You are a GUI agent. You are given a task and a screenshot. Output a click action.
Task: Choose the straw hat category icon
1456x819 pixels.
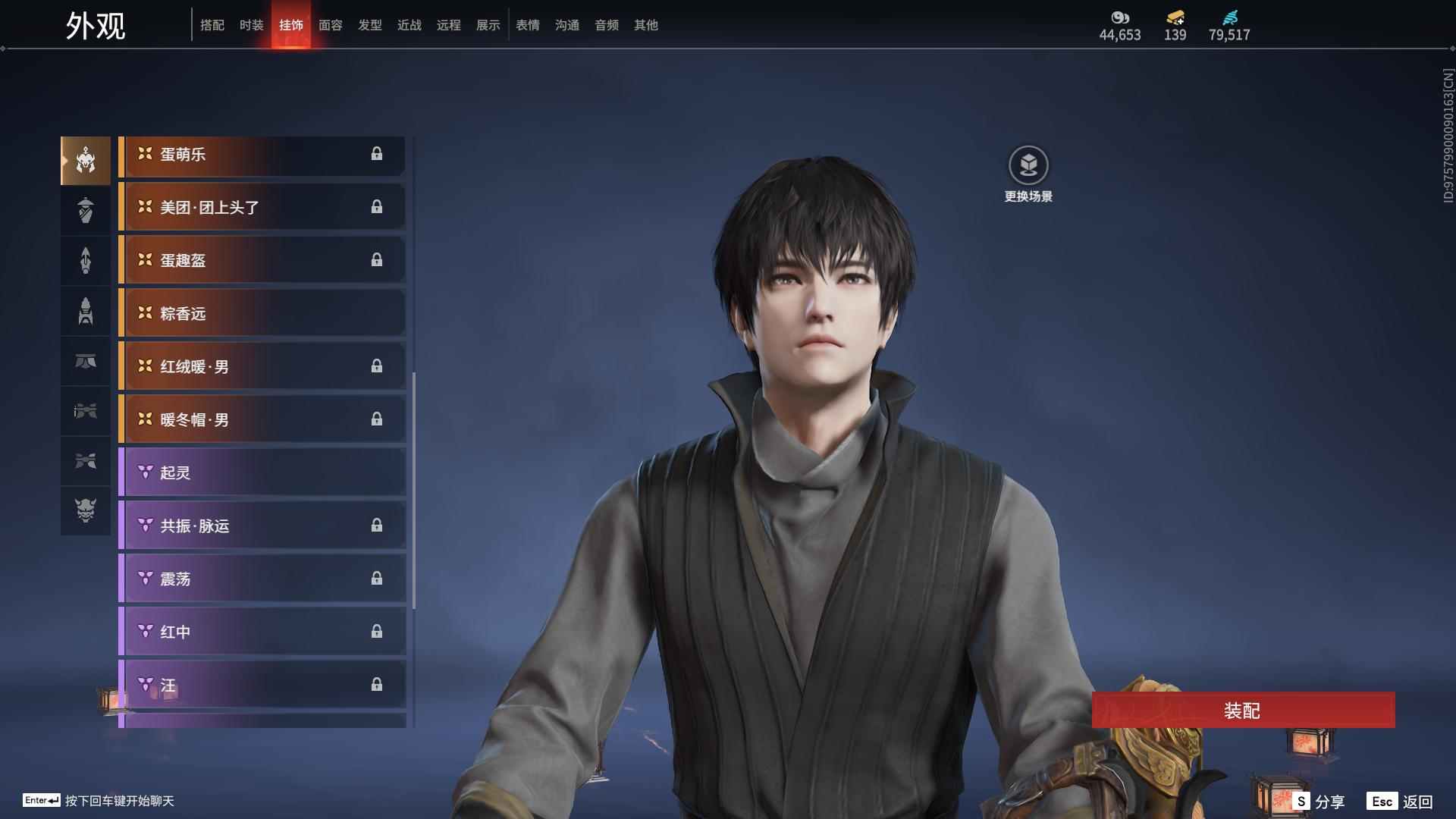coord(86,210)
